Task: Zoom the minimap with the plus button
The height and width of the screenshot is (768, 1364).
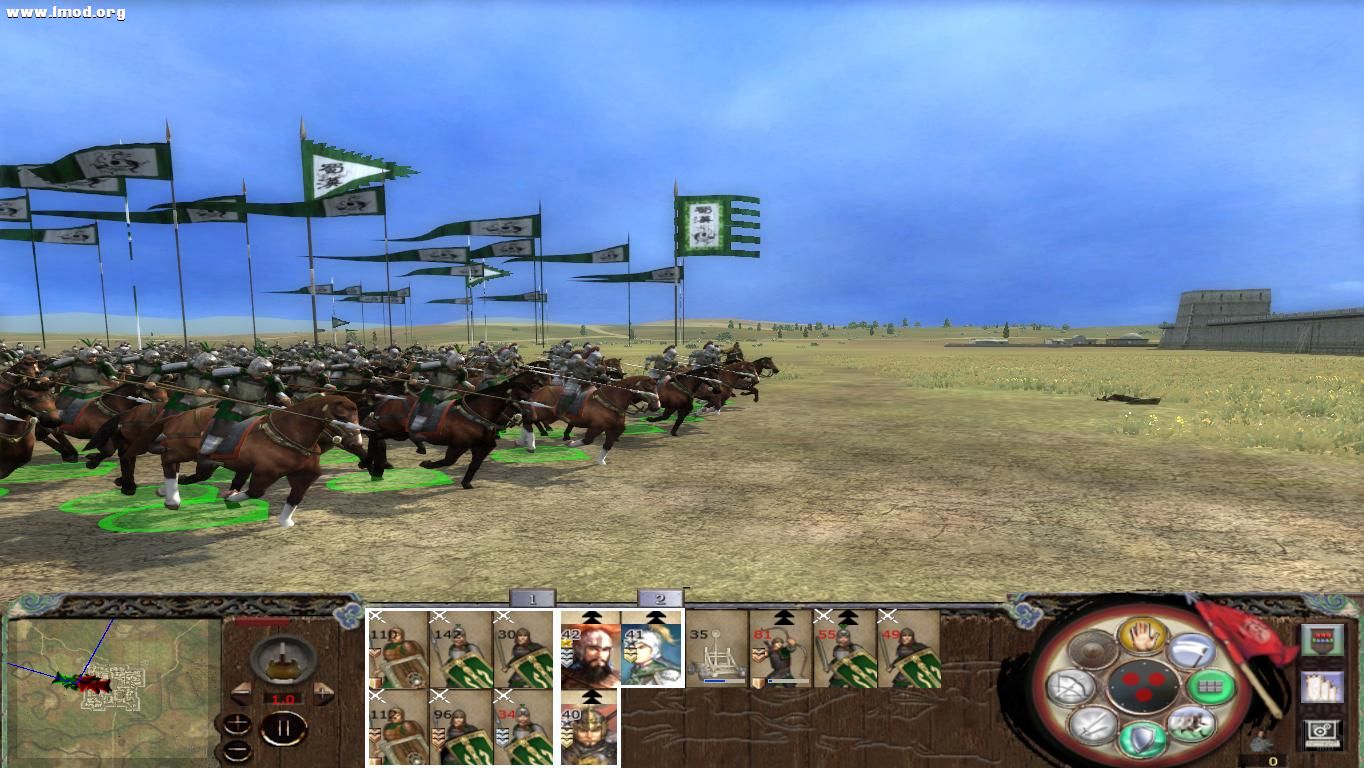Action: click(x=237, y=722)
